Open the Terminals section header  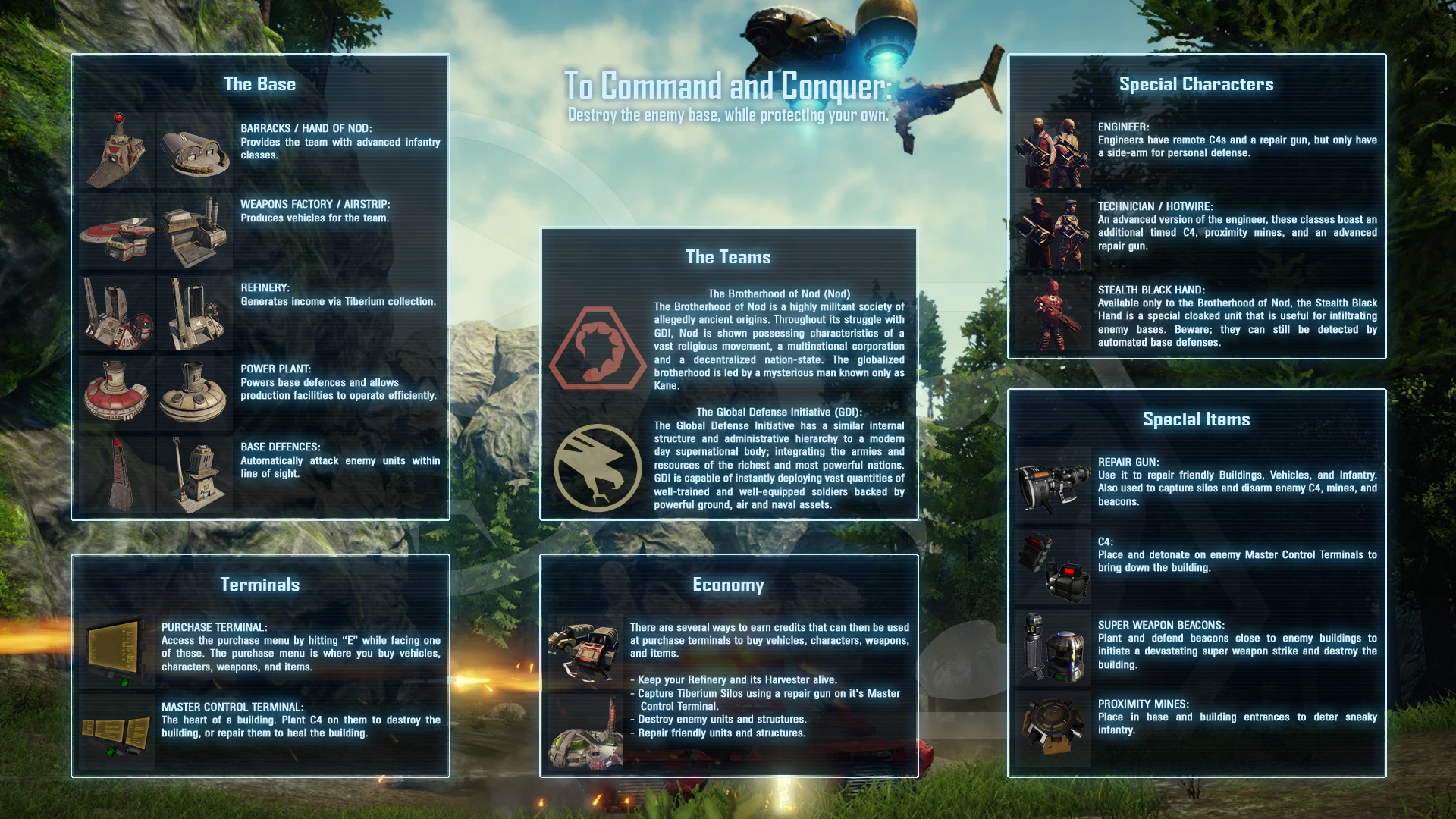pyautogui.click(x=259, y=584)
